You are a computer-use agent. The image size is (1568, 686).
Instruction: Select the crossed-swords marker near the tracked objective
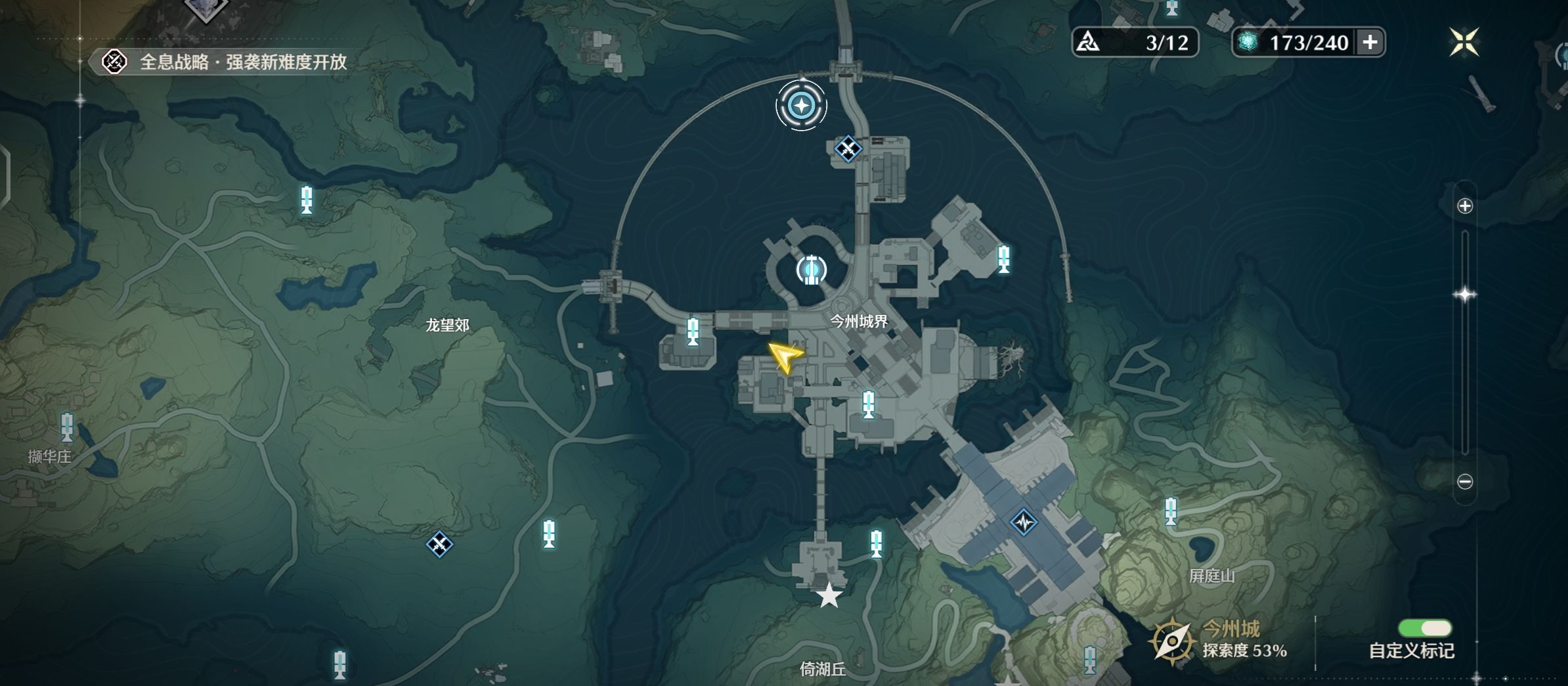[848, 149]
